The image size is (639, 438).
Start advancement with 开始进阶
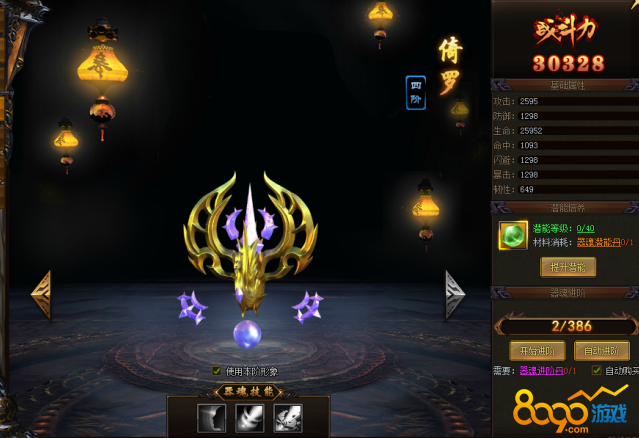pyautogui.click(x=537, y=351)
